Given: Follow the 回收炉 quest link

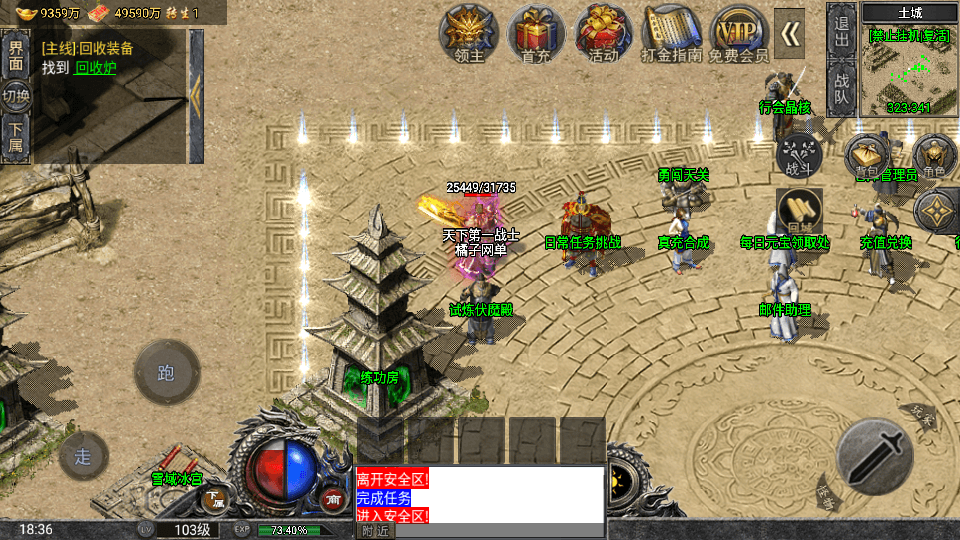Looking at the screenshot, I should point(95,68).
